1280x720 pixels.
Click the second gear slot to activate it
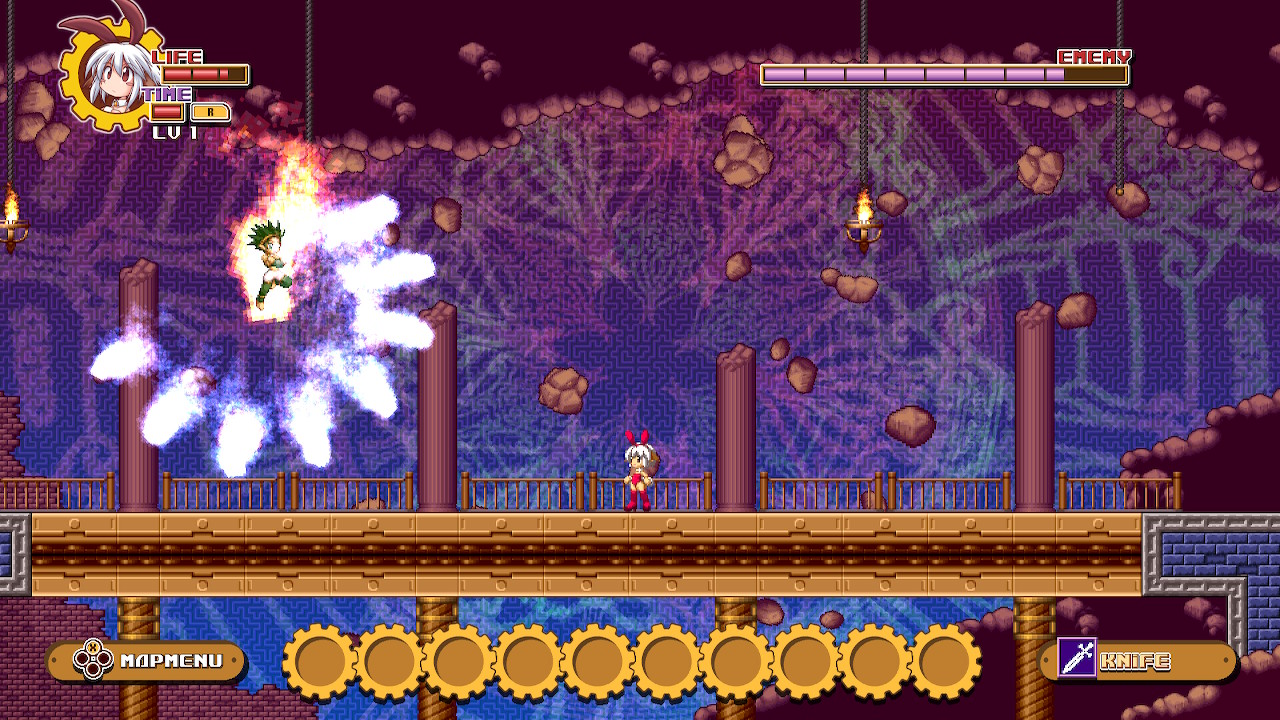(388, 662)
